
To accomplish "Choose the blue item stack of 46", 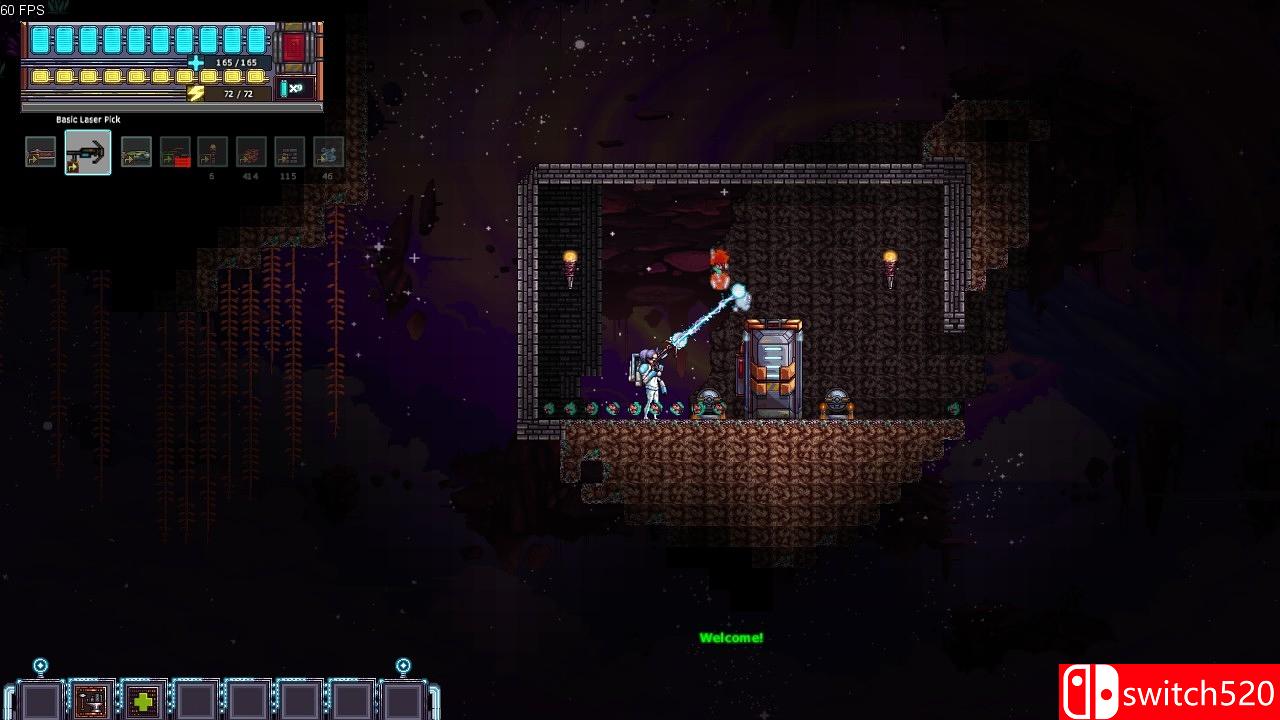I will [328, 152].
